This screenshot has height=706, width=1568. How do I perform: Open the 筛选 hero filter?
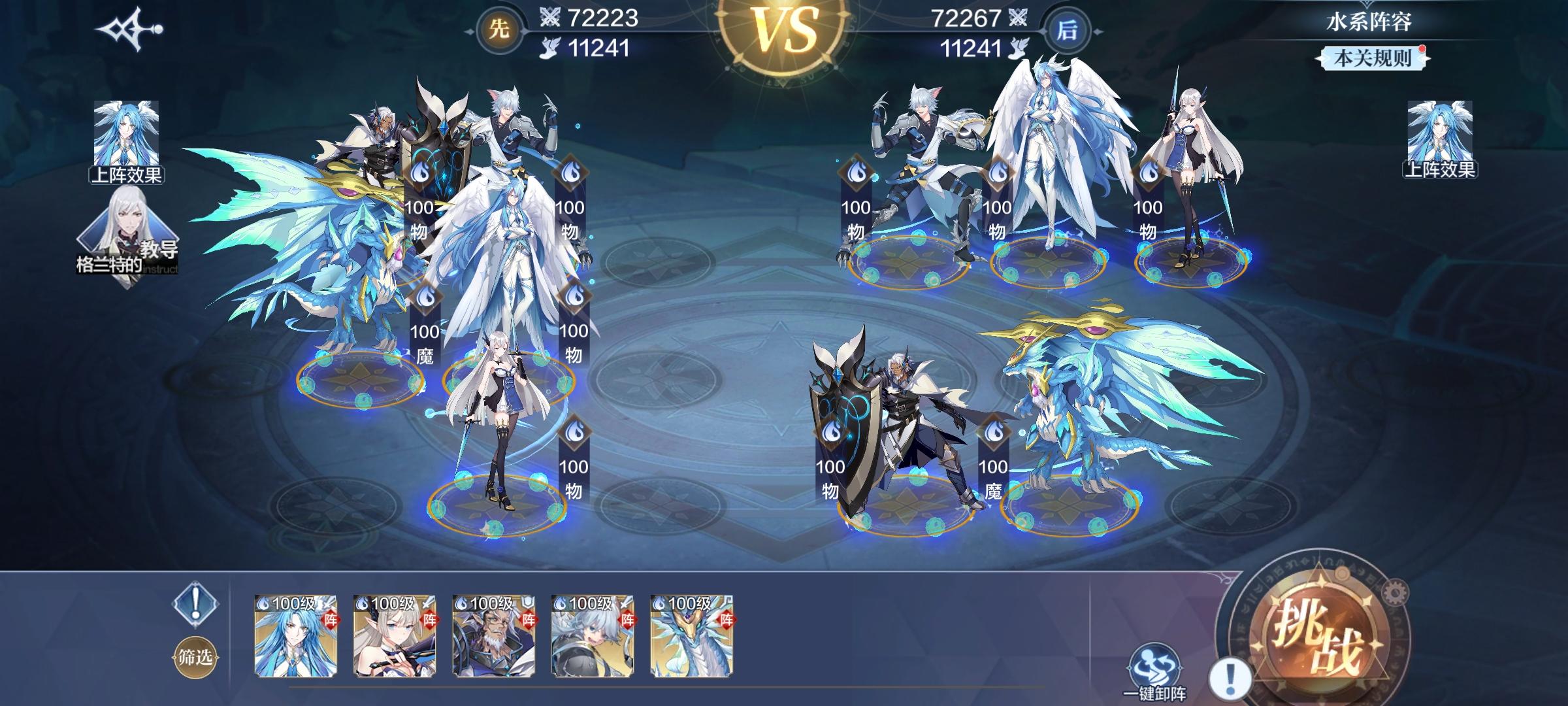195,657
